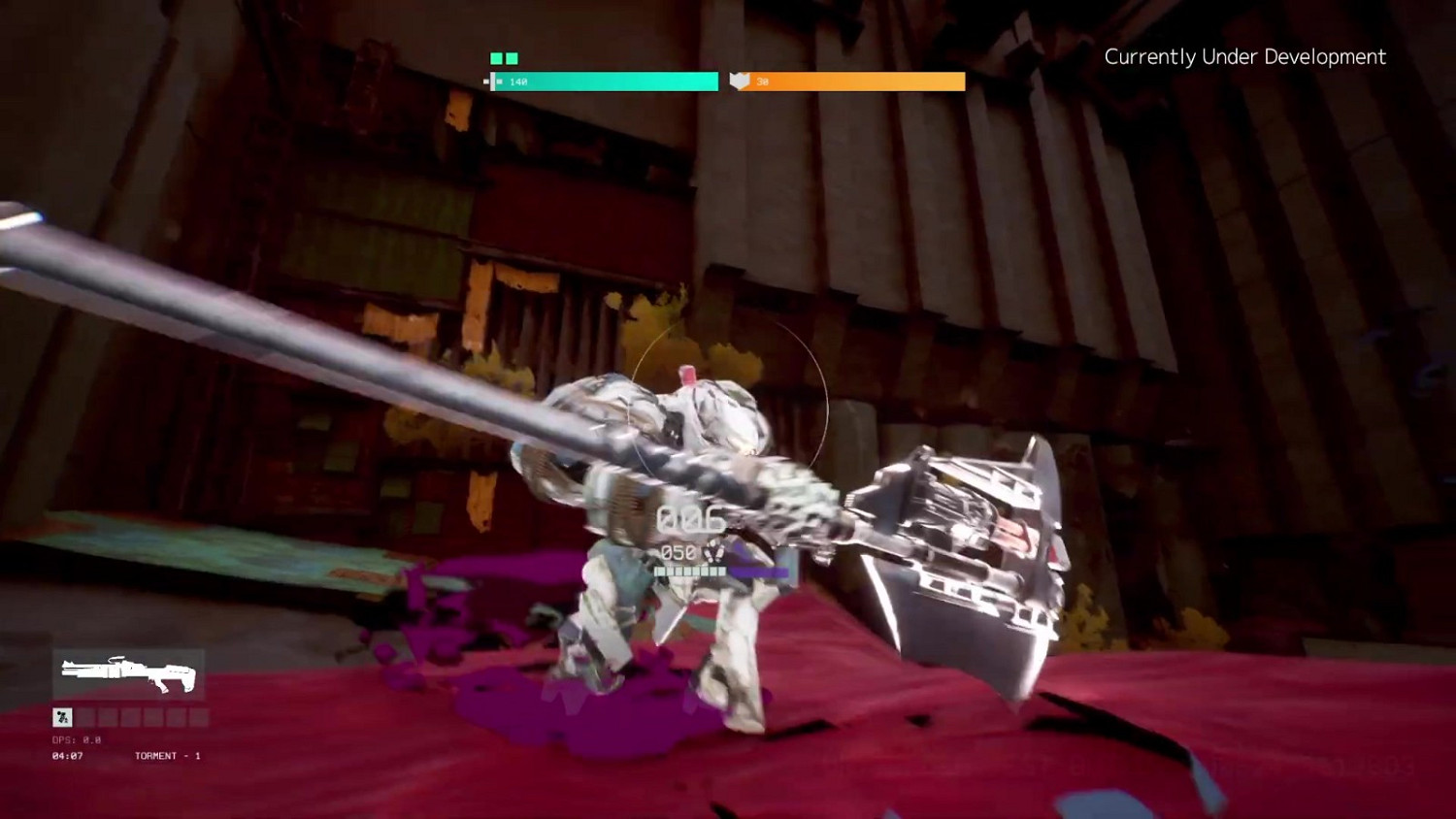This screenshot has width=1456, height=819.
Task: Click the 04:07 mission timer
Action: 65,755
